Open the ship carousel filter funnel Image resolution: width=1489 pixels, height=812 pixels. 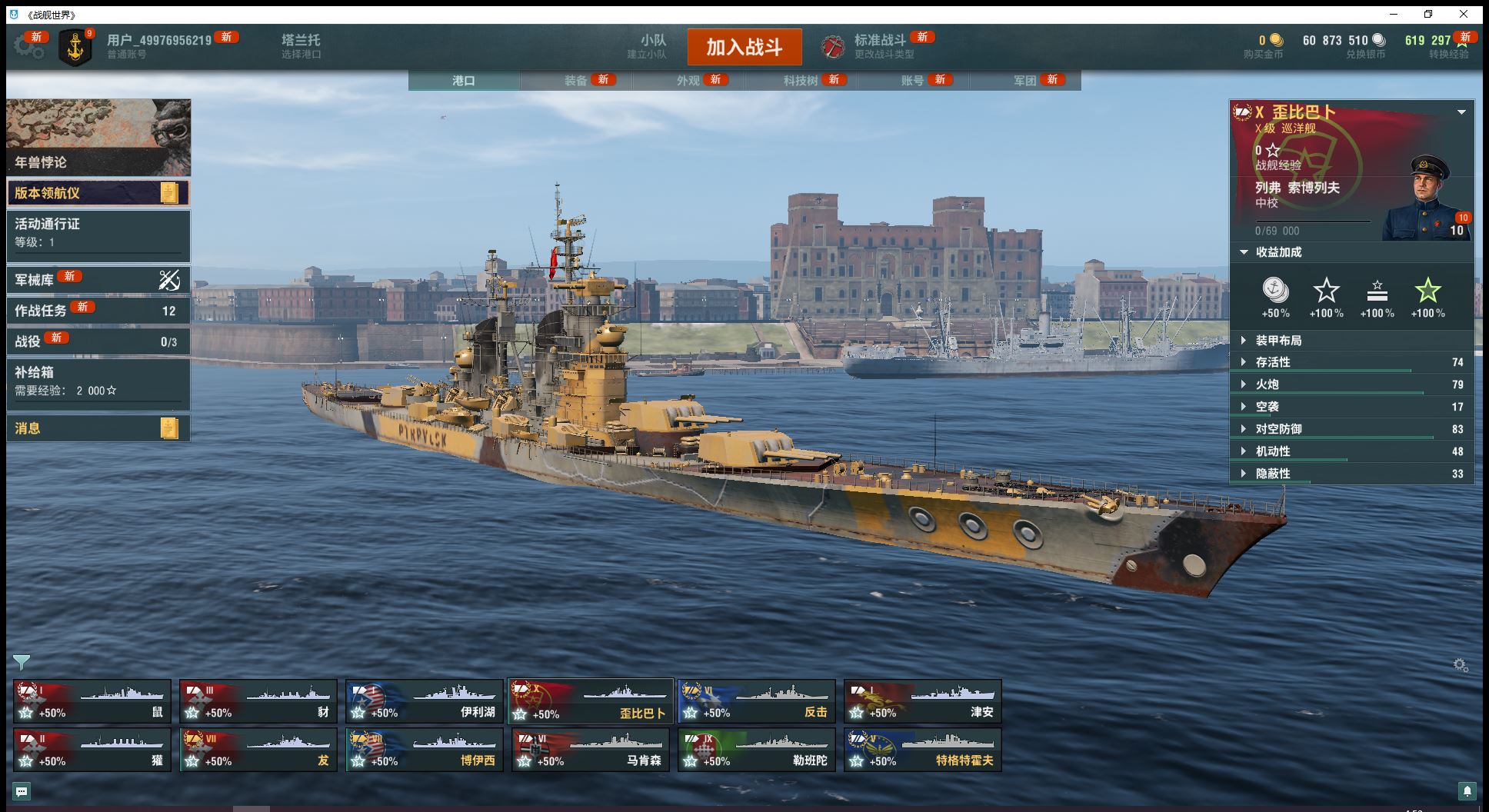[x=22, y=662]
